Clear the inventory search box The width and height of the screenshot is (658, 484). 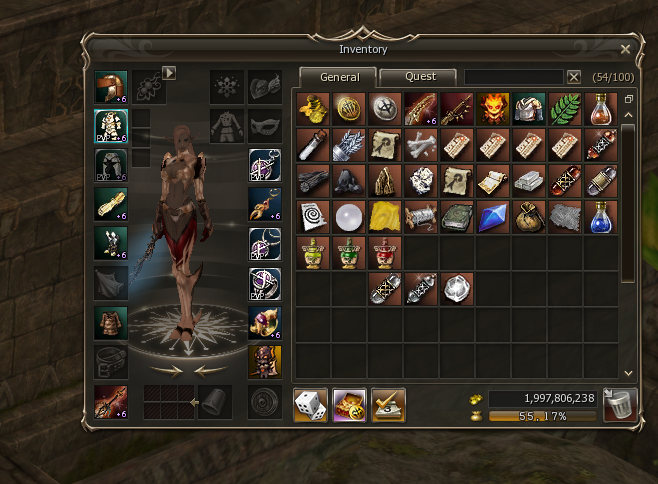(574, 77)
